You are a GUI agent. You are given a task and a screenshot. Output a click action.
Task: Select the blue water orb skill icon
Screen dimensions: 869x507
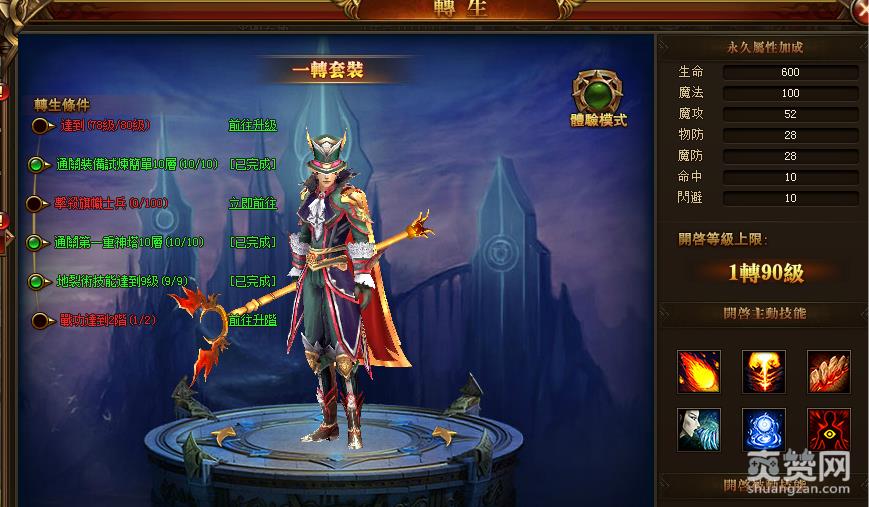pos(763,429)
